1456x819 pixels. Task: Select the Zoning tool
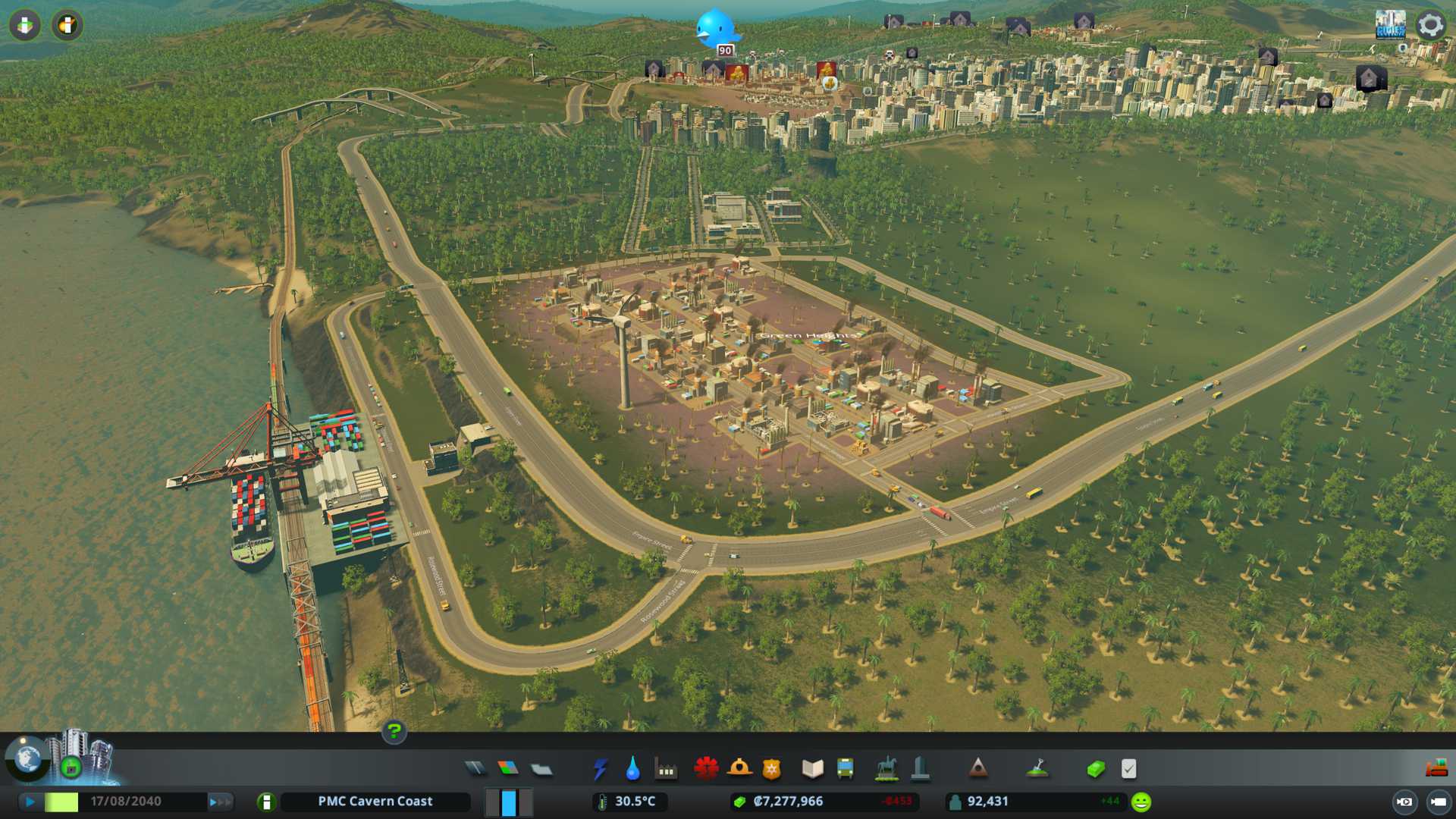508,769
